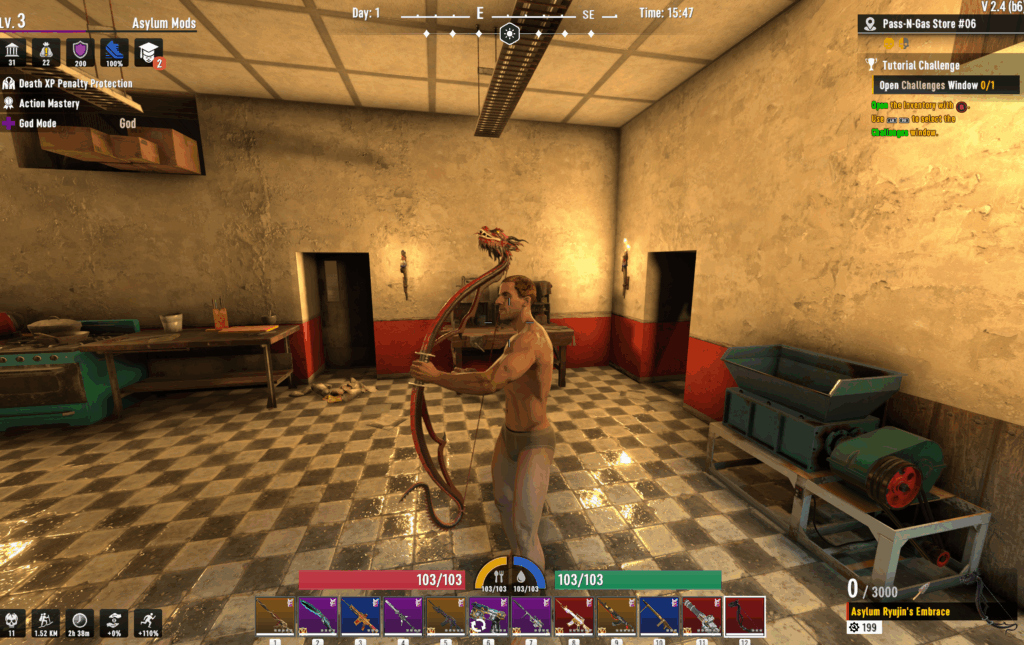Select the weapon in hotbar slot 1

(274, 616)
